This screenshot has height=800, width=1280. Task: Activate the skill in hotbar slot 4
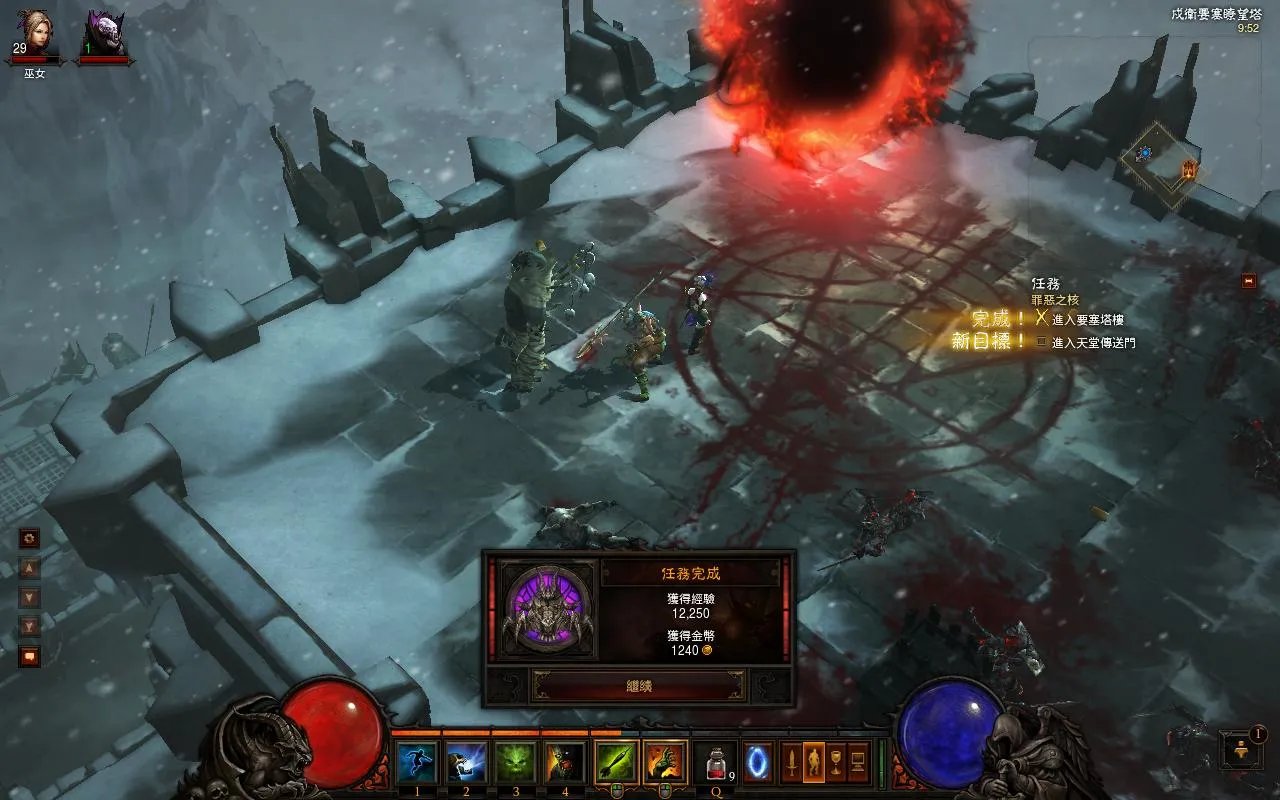[565, 763]
